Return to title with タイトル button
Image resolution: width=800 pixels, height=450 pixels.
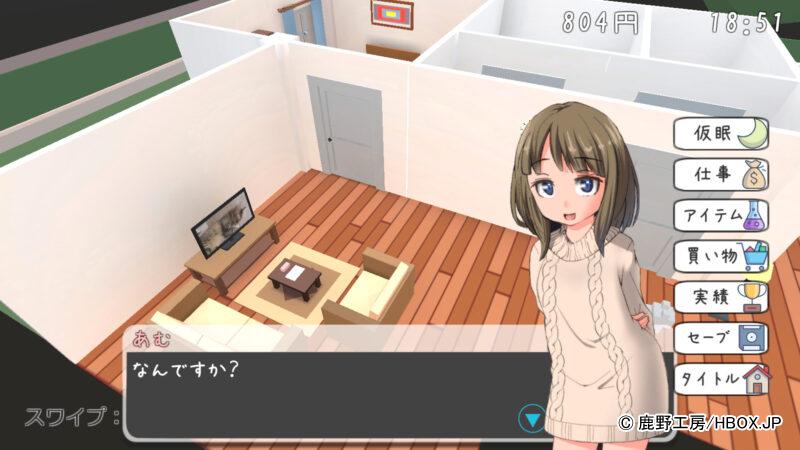click(722, 379)
